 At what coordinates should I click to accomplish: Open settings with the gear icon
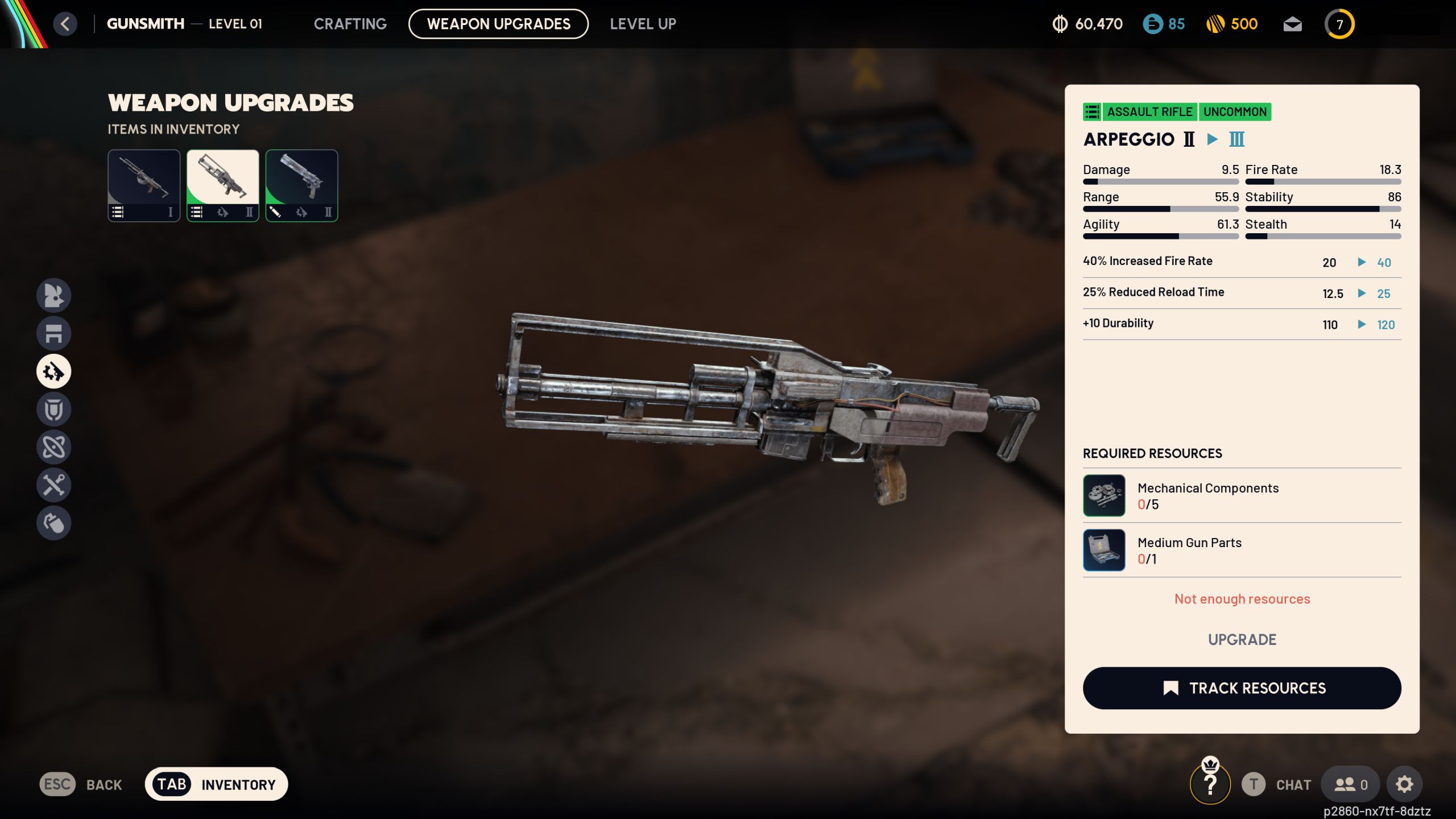pyautogui.click(x=1404, y=784)
